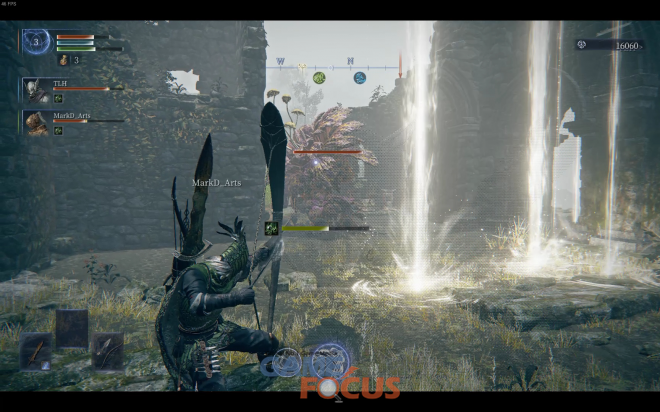
Task: Click the red arrow compass marker
Action: [400, 69]
